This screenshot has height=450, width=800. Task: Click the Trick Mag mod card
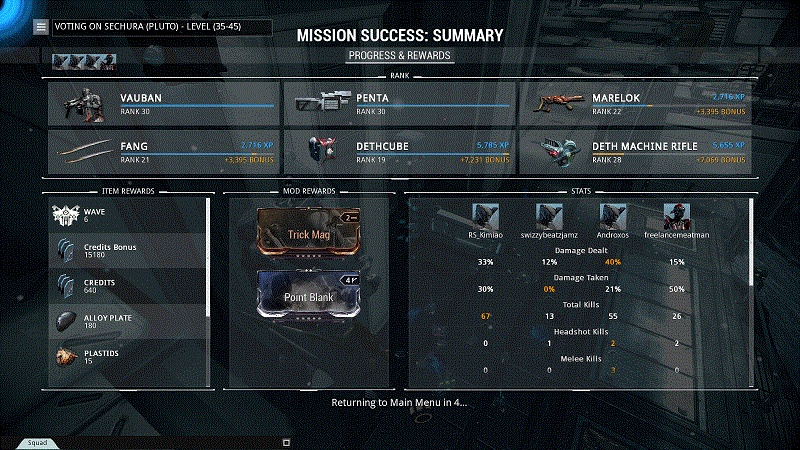tap(312, 234)
